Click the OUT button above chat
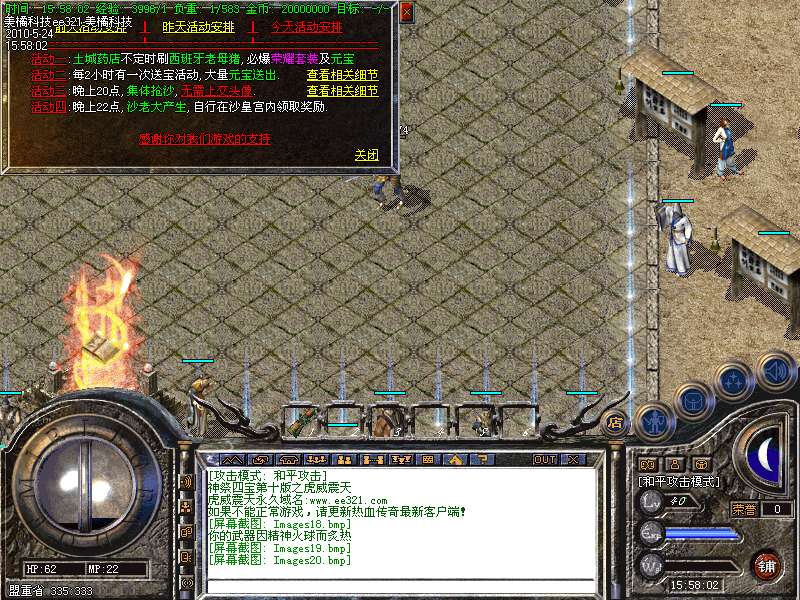800x600 pixels. pos(545,460)
